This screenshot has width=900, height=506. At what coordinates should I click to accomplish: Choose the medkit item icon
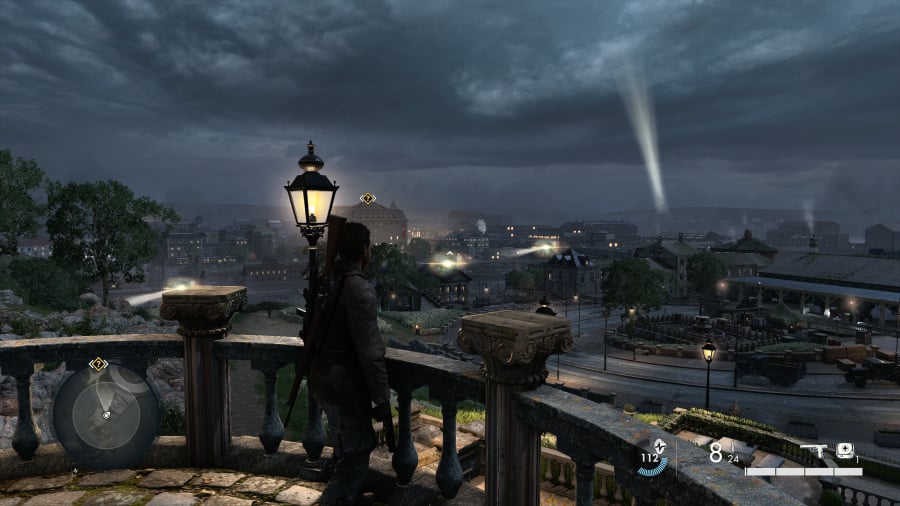pyautogui.click(x=845, y=451)
